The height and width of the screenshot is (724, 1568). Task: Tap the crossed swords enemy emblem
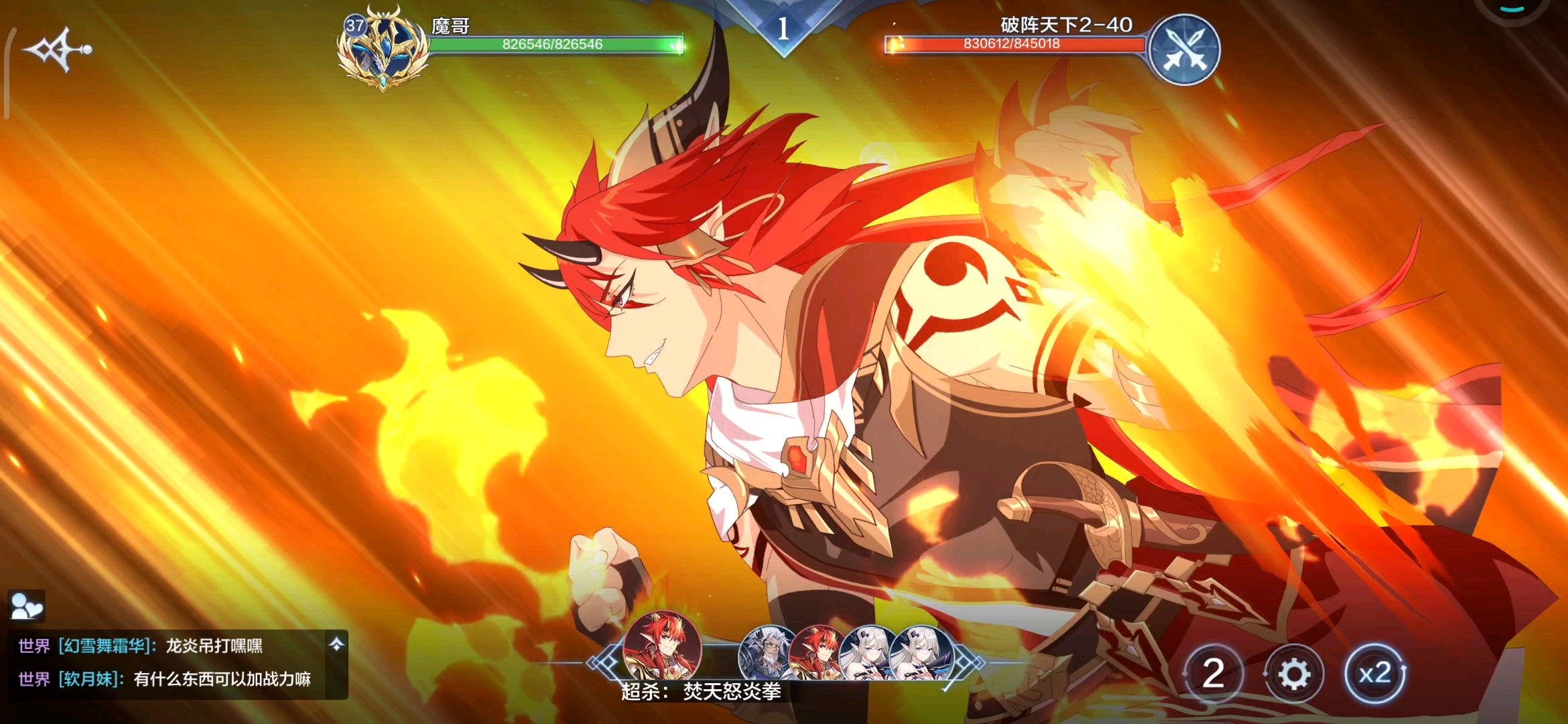1184,50
